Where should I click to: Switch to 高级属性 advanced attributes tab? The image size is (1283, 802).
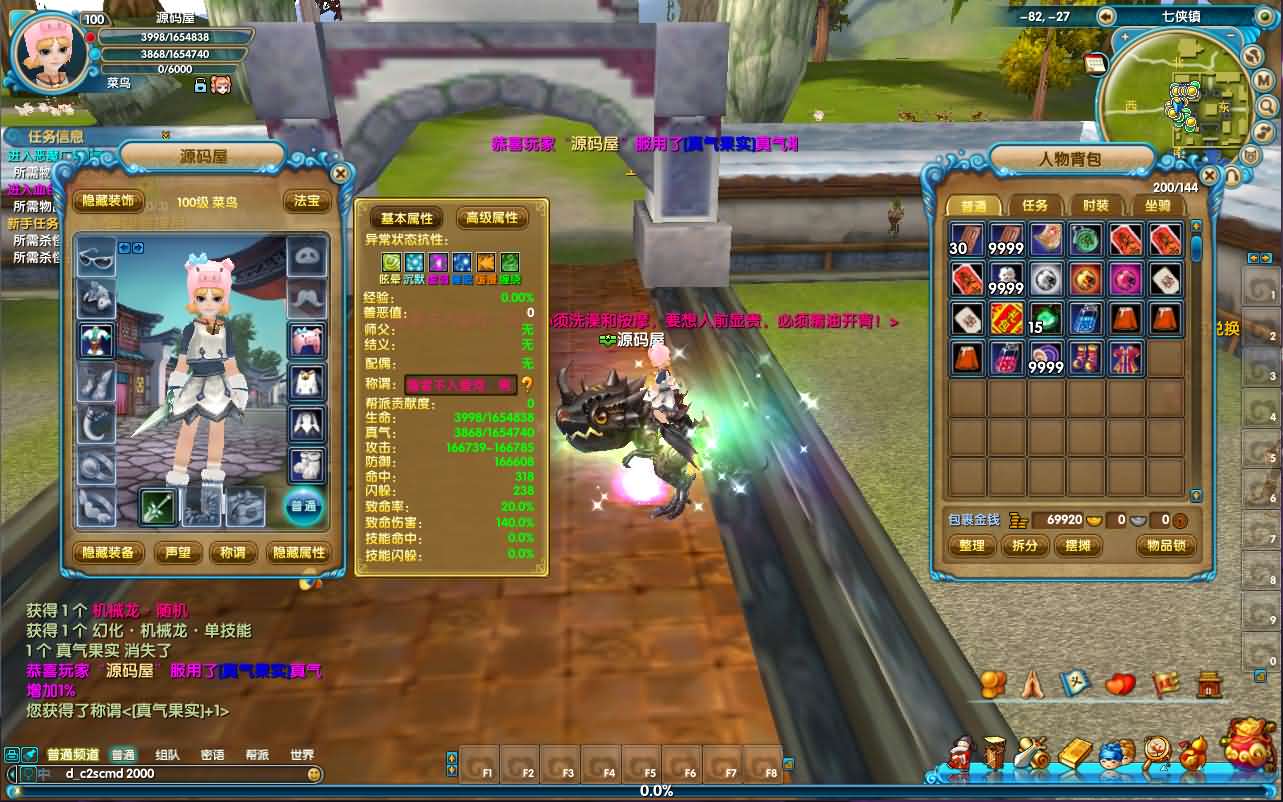click(x=493, y=218)
